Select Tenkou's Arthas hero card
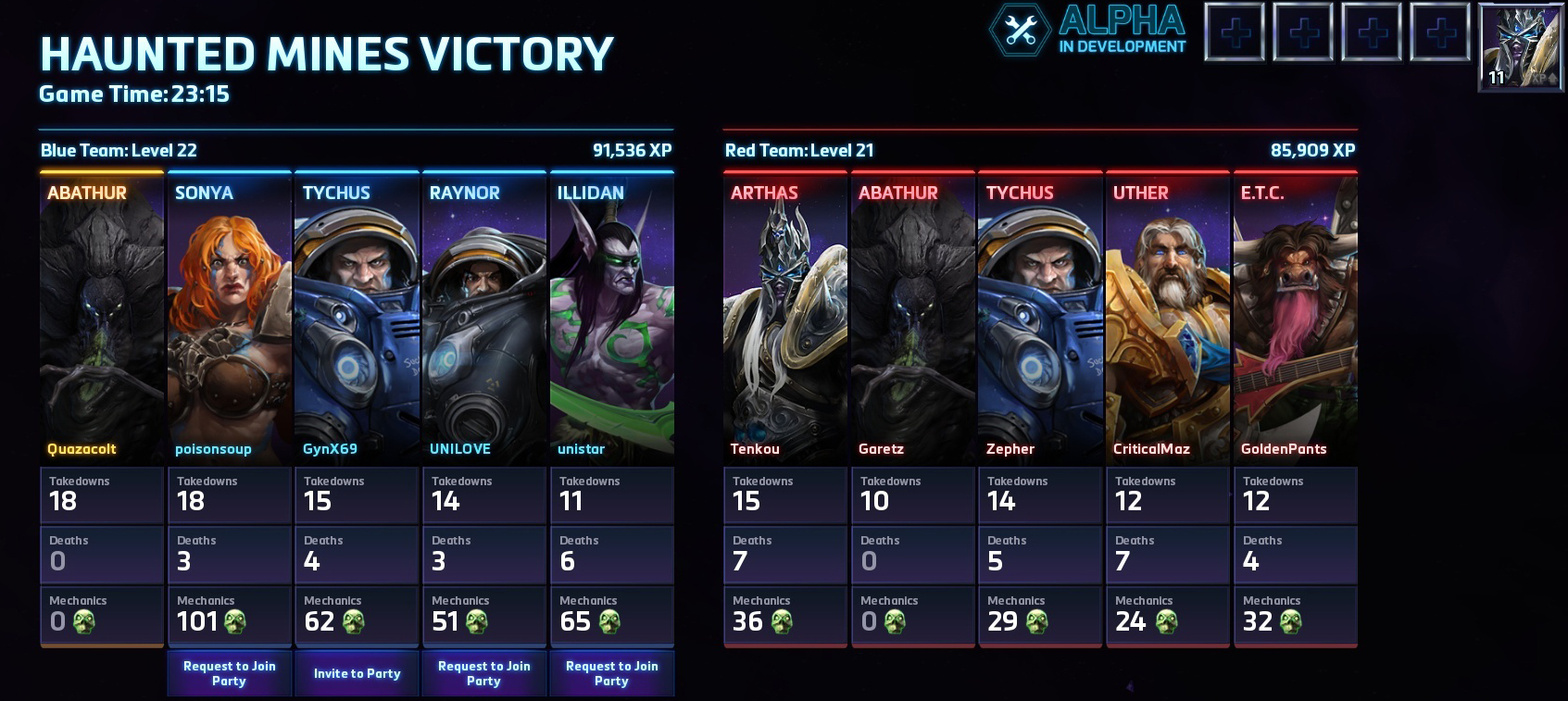Viewport: 1568px width, 701px height. pos(785,319)
